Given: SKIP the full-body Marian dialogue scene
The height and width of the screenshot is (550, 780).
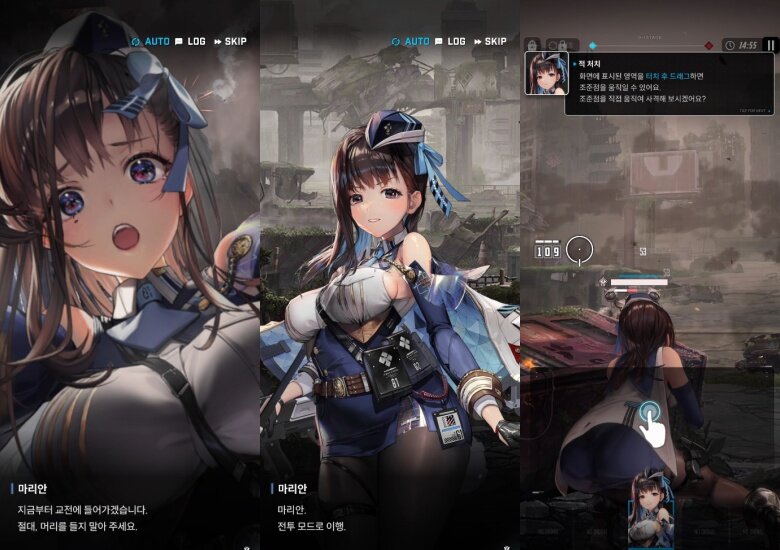Looking at the screenshot, I should click(x=489, y=42).
